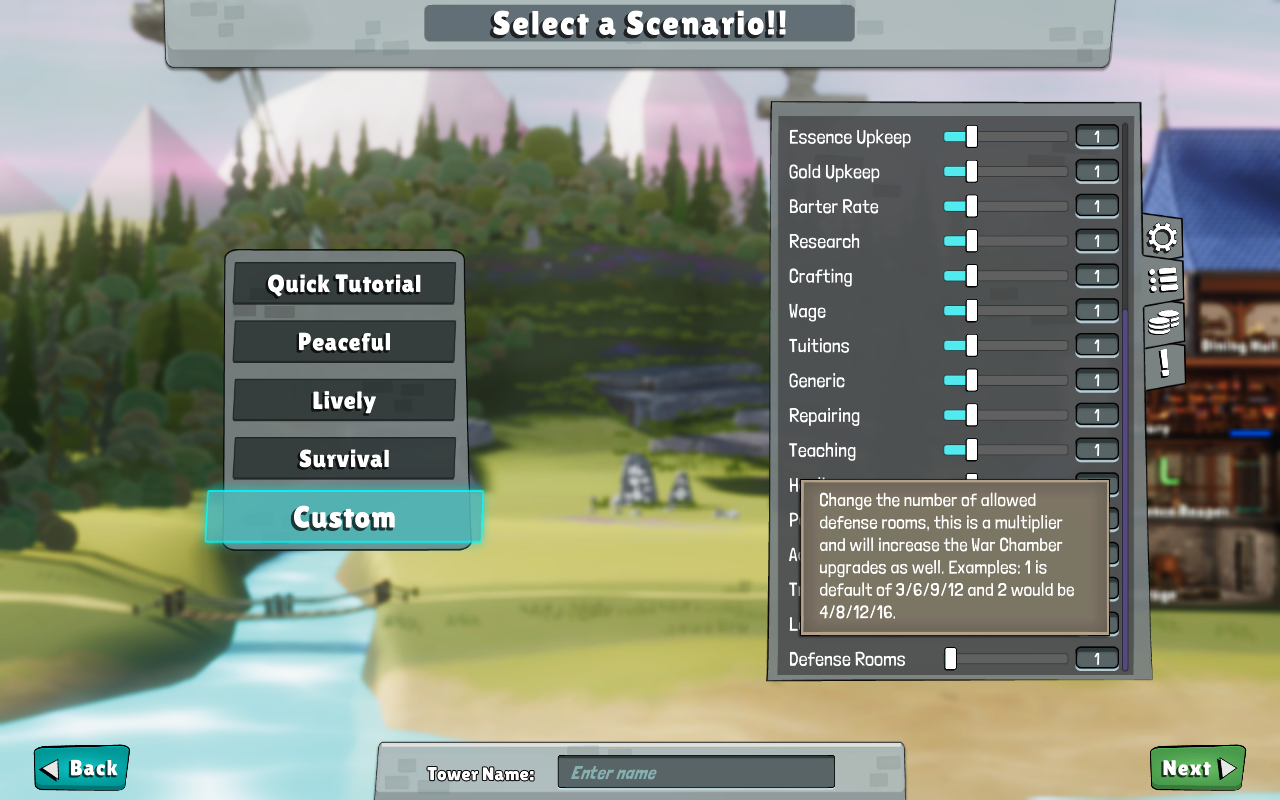Select the Survival scenario

click(344, 458)
